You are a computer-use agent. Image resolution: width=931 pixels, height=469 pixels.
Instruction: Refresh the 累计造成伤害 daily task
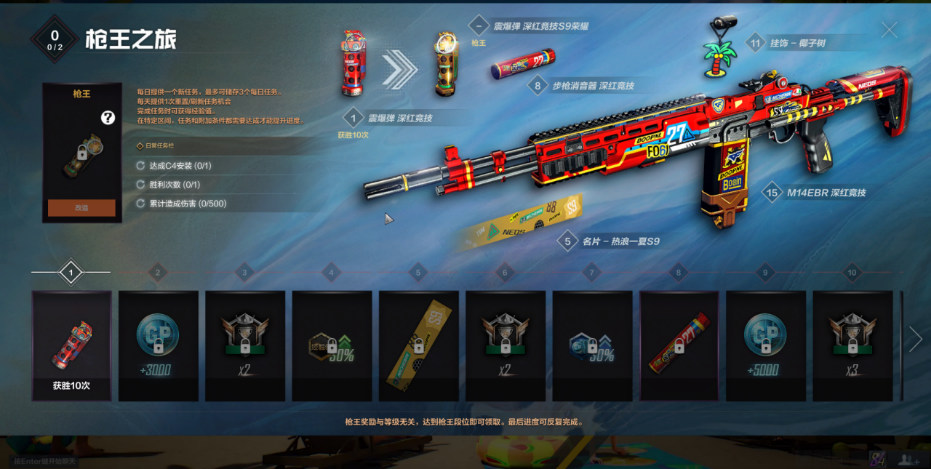point(140,204)
